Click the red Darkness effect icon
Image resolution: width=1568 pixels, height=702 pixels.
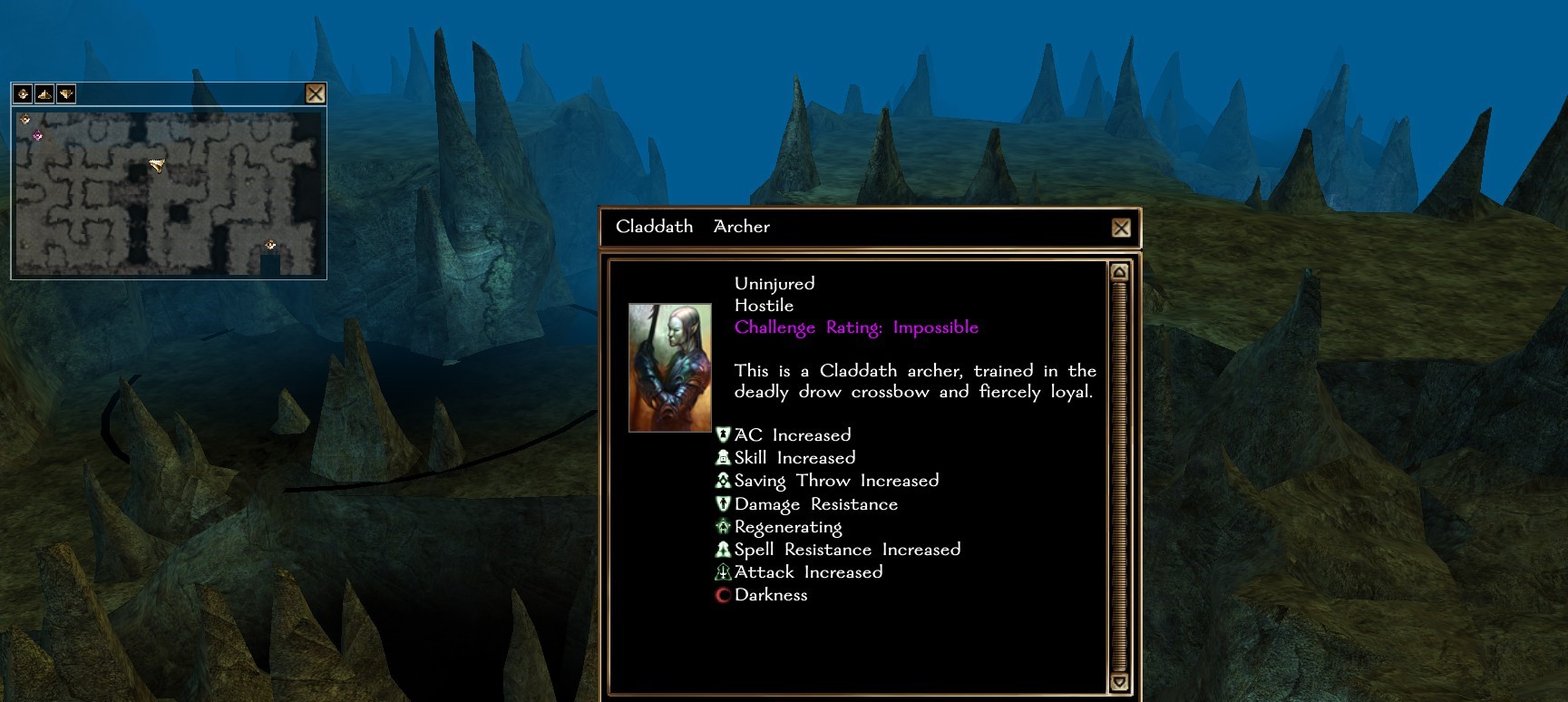coord(723,596)
